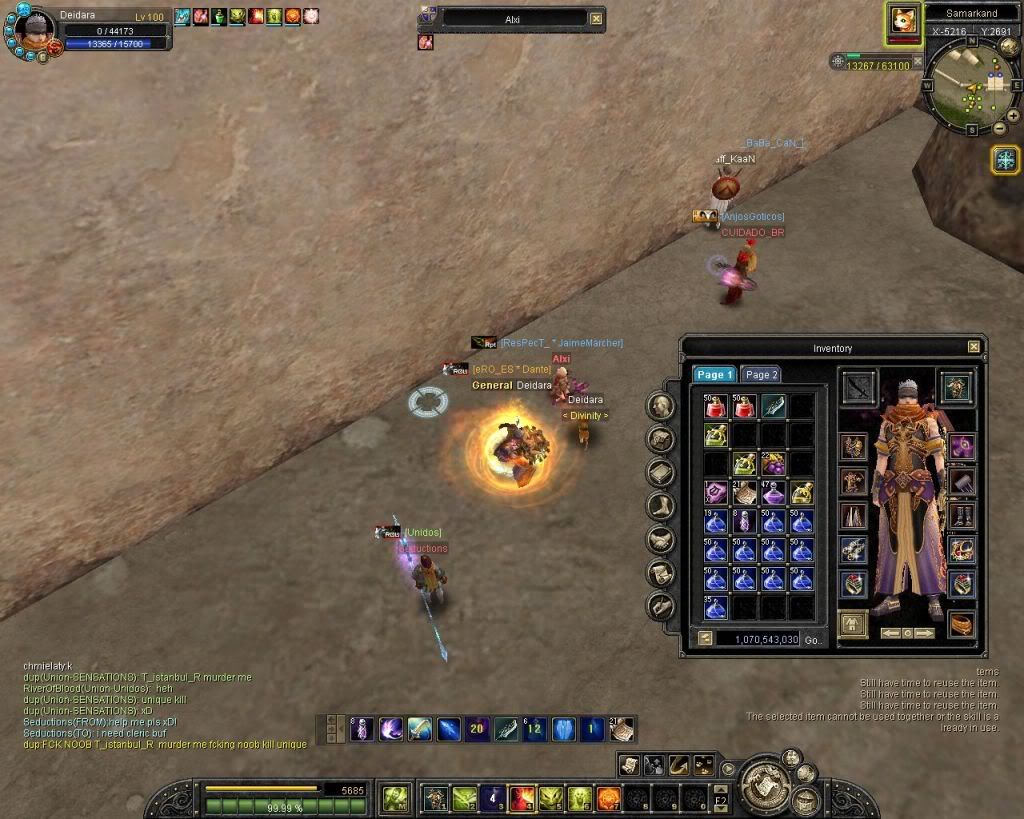Click the equipped belt slot at bottom right
This screenshot has width=1024, height=819.
tap(962, 622)
